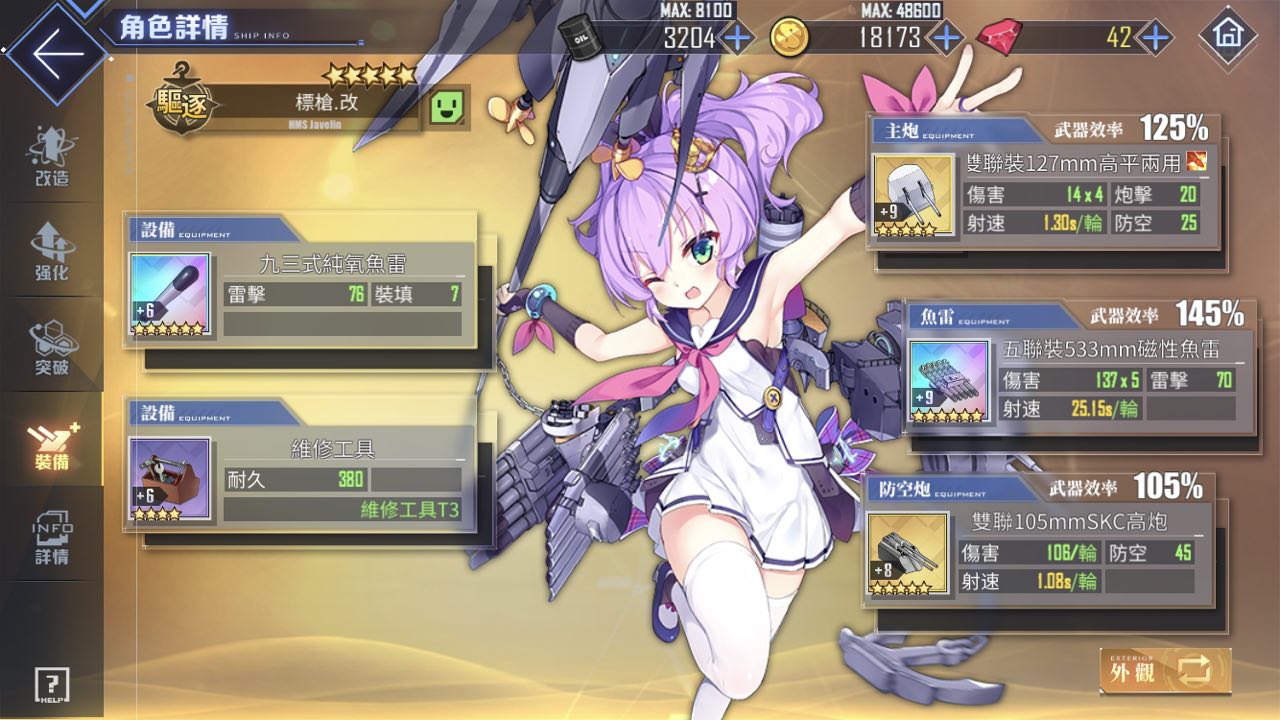The height and width of the screenshot is (720, 1280).
Task: Switch to the 强化 enhance tab
Action: tap(51, 251)
